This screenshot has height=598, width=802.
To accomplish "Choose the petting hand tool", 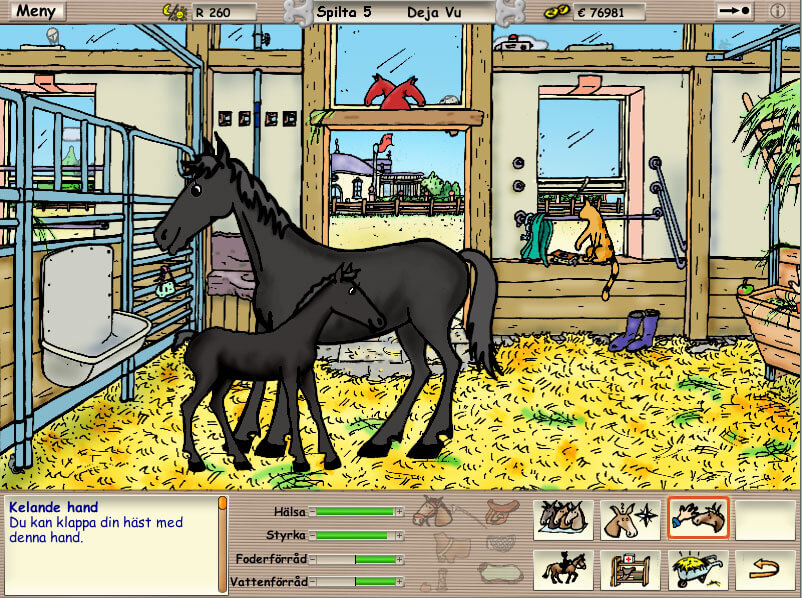I will (x=697, y=520).
